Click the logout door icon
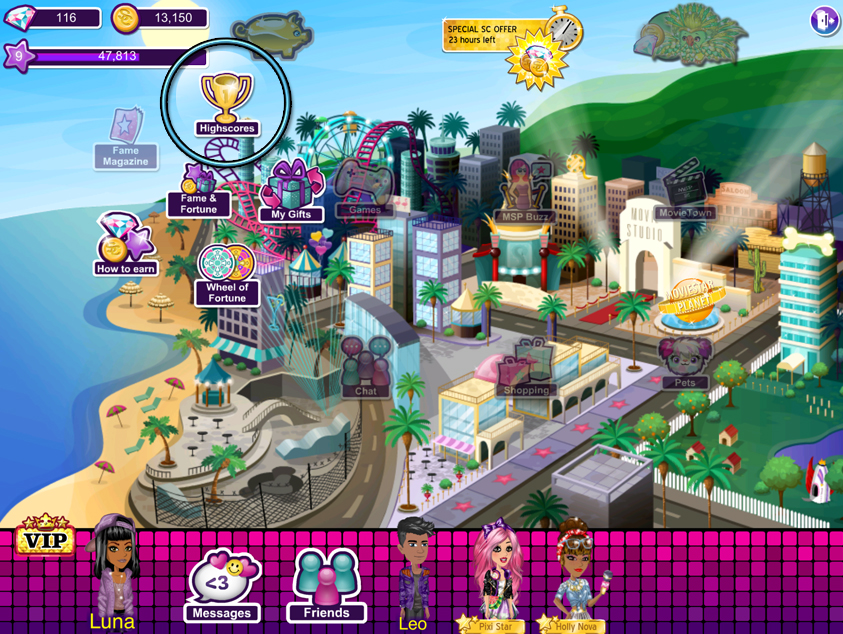Viewport: 843px width, 634px height. click(x=823, y=21)
